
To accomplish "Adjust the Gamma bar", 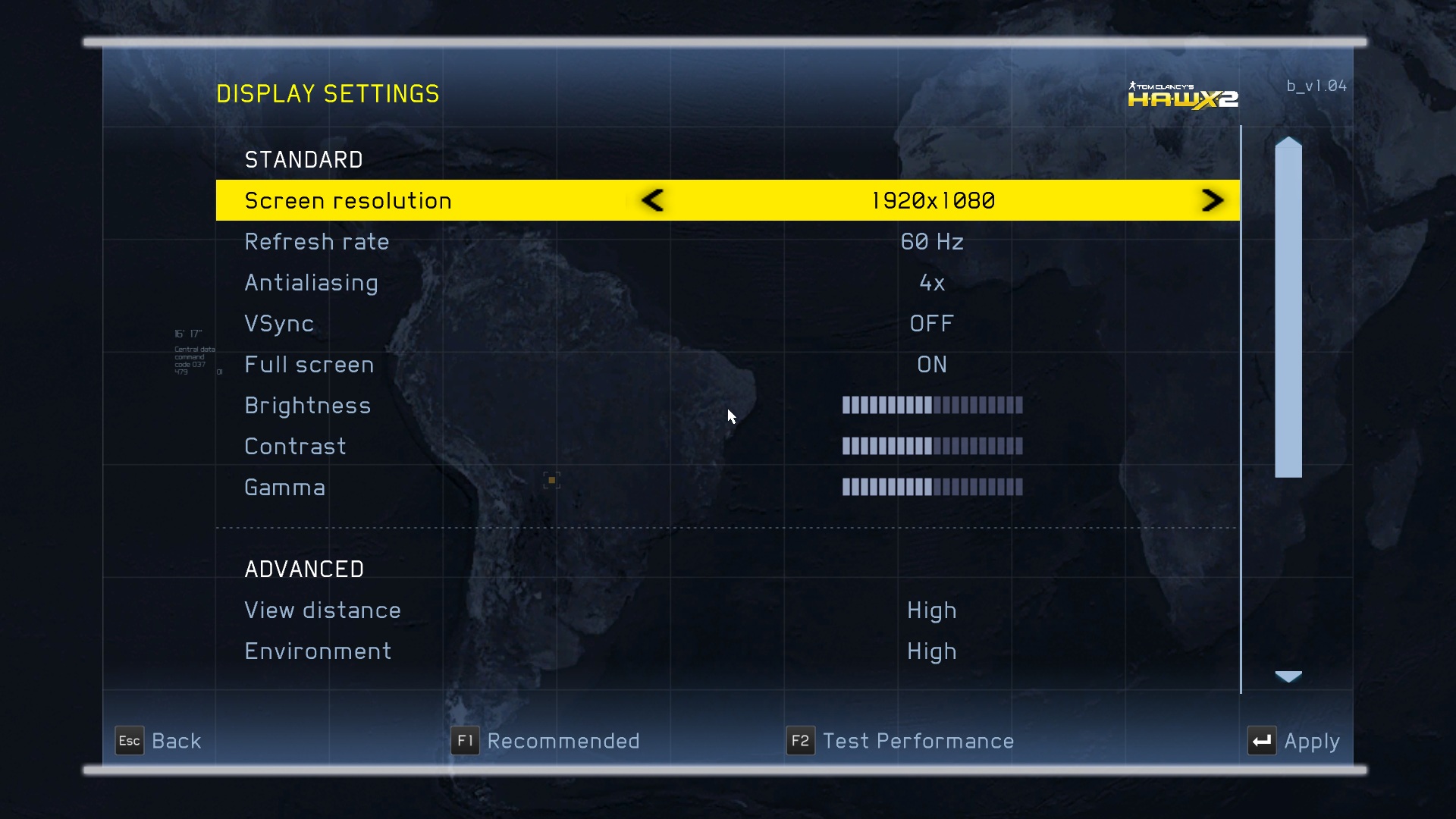I will pos(932,488).
